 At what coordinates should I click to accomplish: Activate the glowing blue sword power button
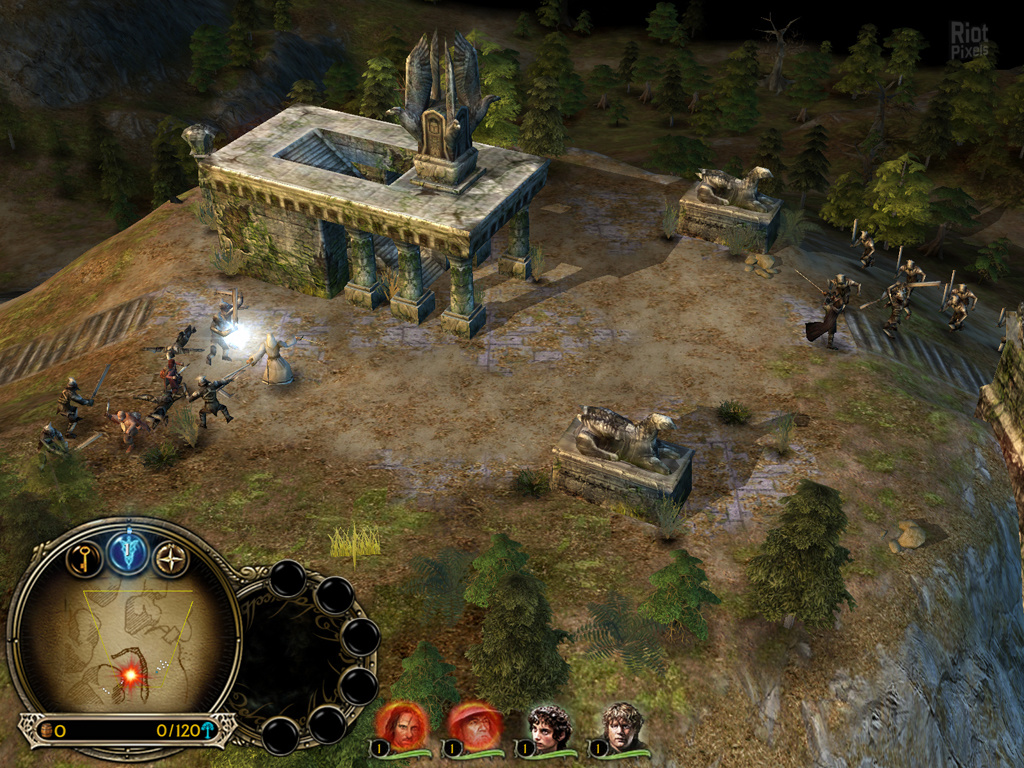pos(128,551)
